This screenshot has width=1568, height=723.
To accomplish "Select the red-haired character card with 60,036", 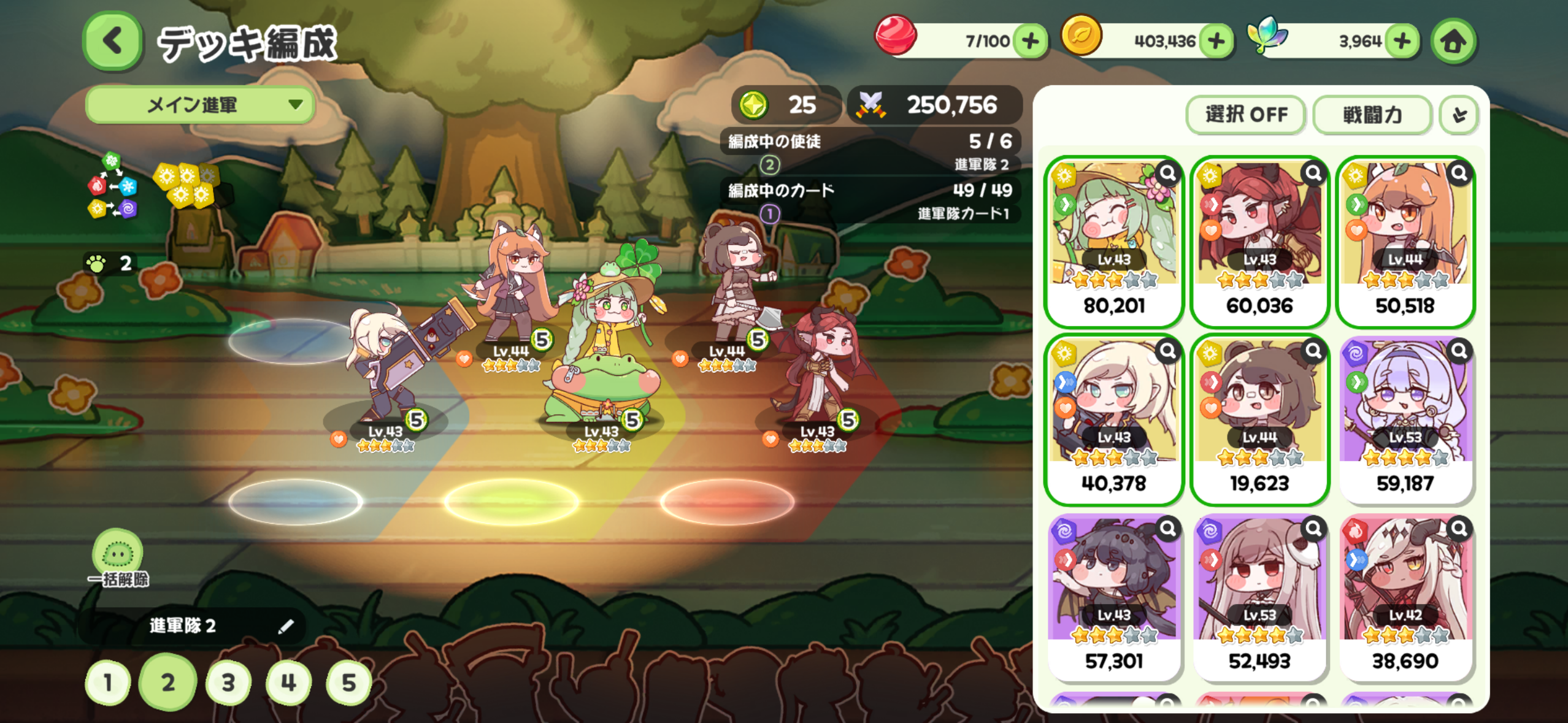I will tap(1259, 241).
